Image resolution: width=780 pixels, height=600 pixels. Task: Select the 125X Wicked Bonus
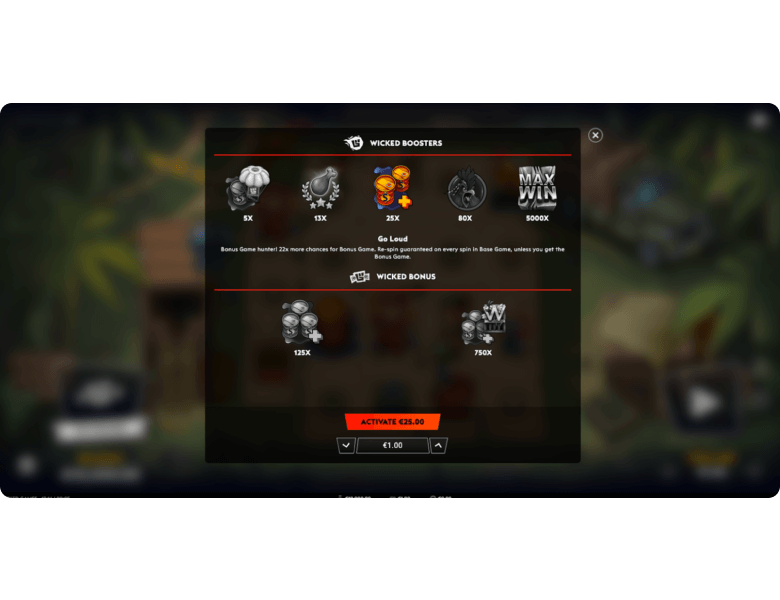[x=301, y=324]
